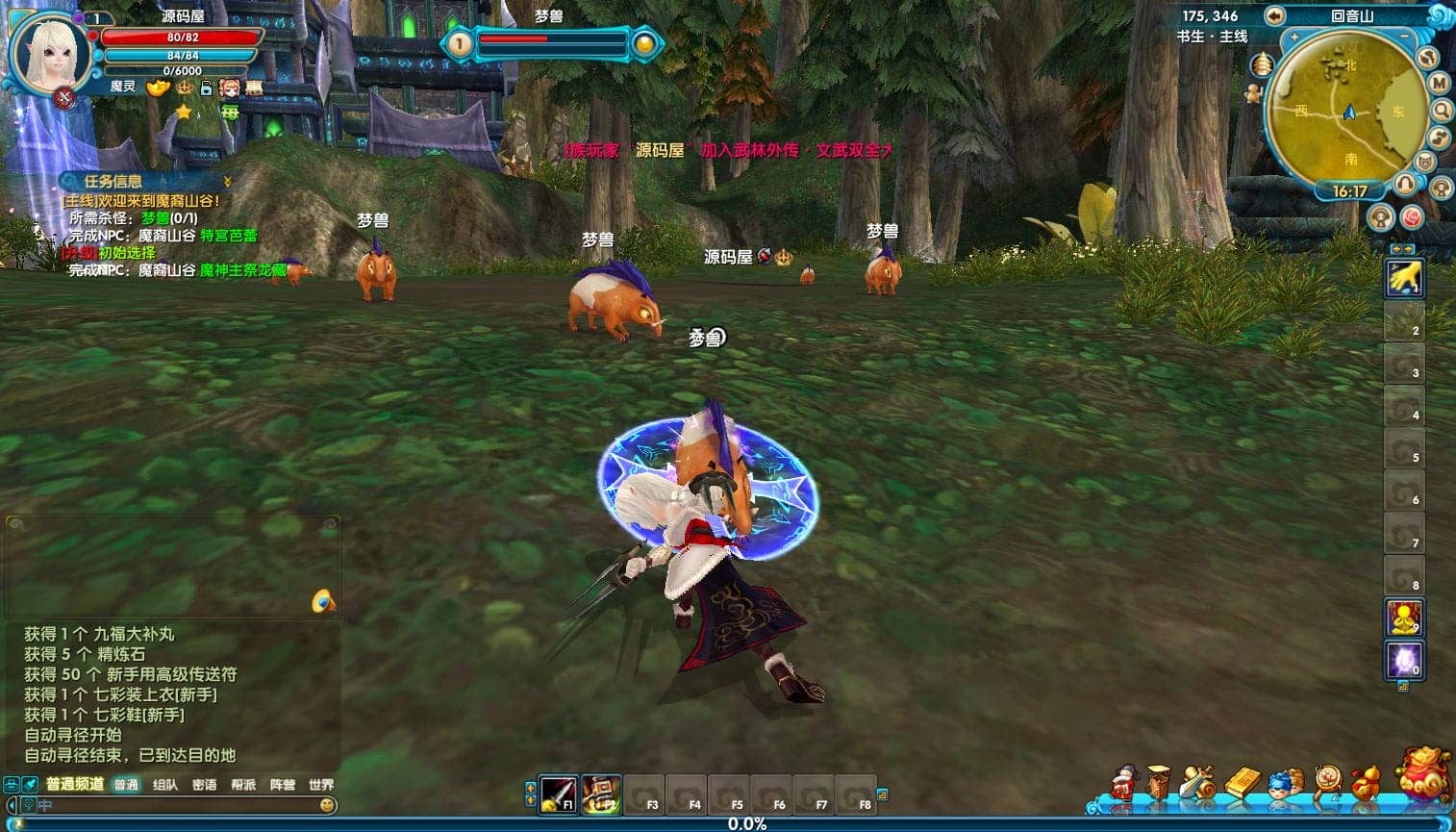Open the emoji smiley picker in chat
Screen dimensions: 1456x832
click(x=328, y=805)
